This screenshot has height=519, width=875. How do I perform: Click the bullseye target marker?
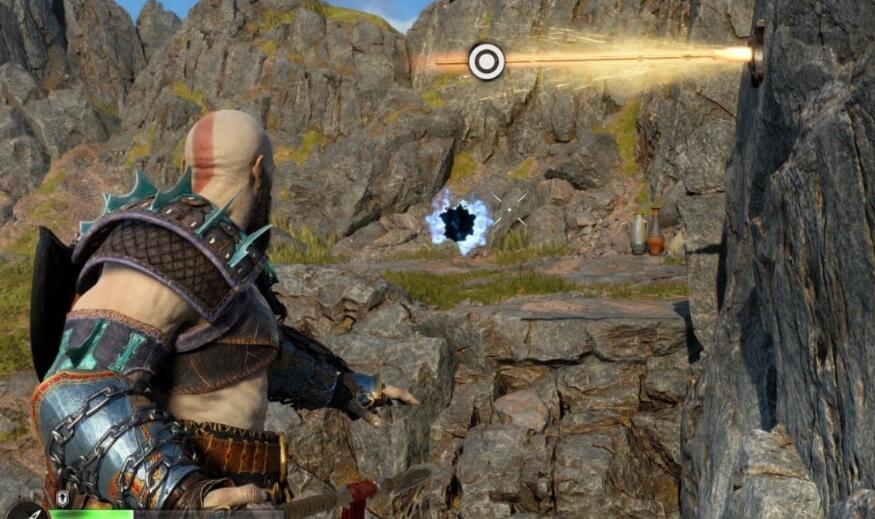pos(486,62)
